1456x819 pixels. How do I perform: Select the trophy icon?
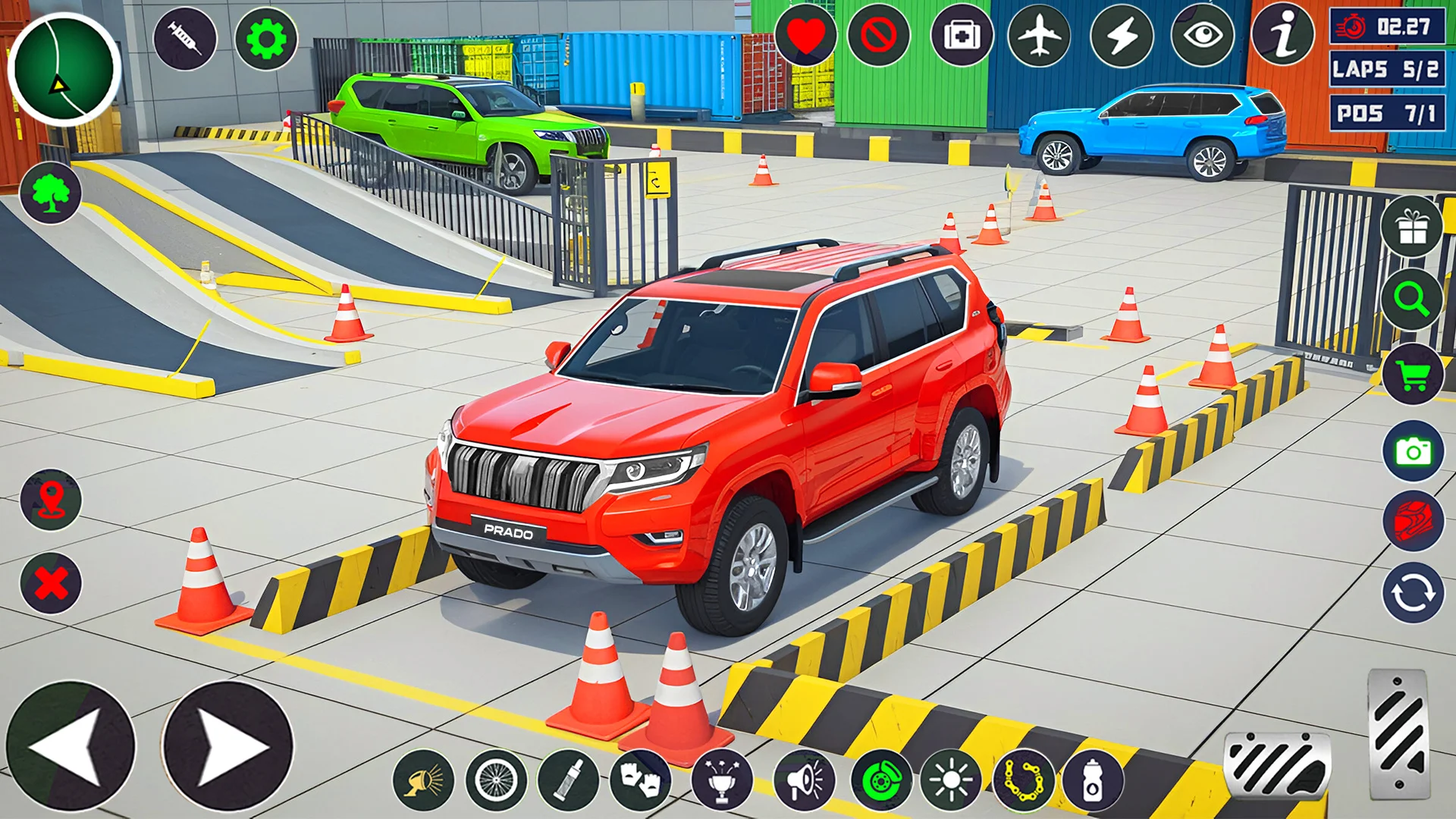tap(722, 780)
